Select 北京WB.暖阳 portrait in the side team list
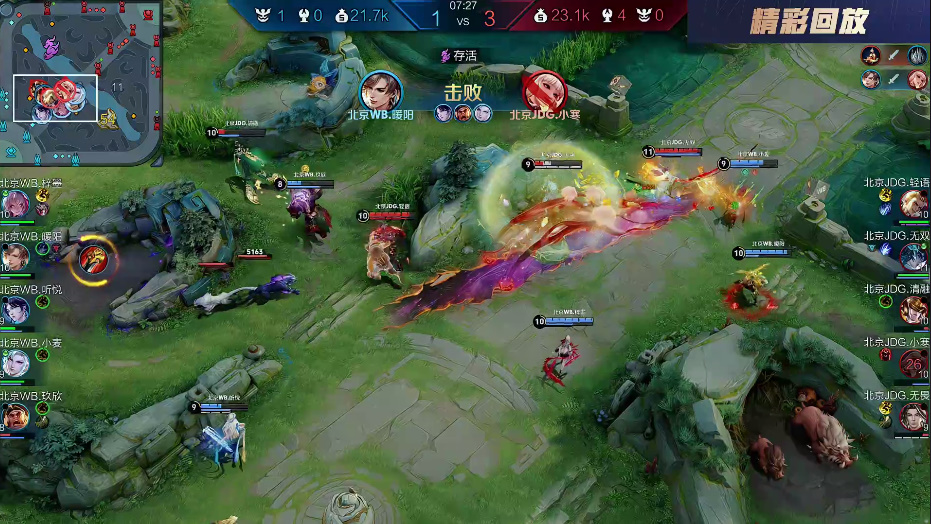Image resolution: width=931 pixels, height=524 pixels. [x=13, y=258]
